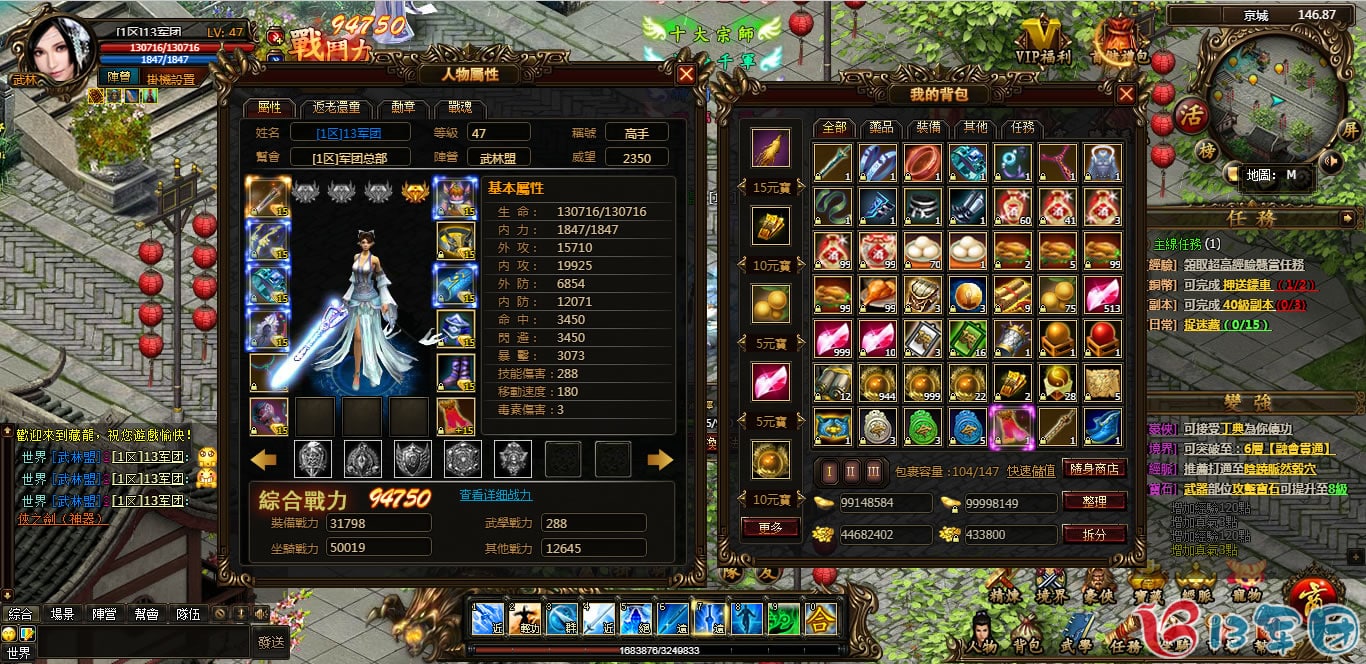Click the 更多 button in shop sidebar
The width and height of the screenshot is (1366, 664).
click(x=771, y=527)
